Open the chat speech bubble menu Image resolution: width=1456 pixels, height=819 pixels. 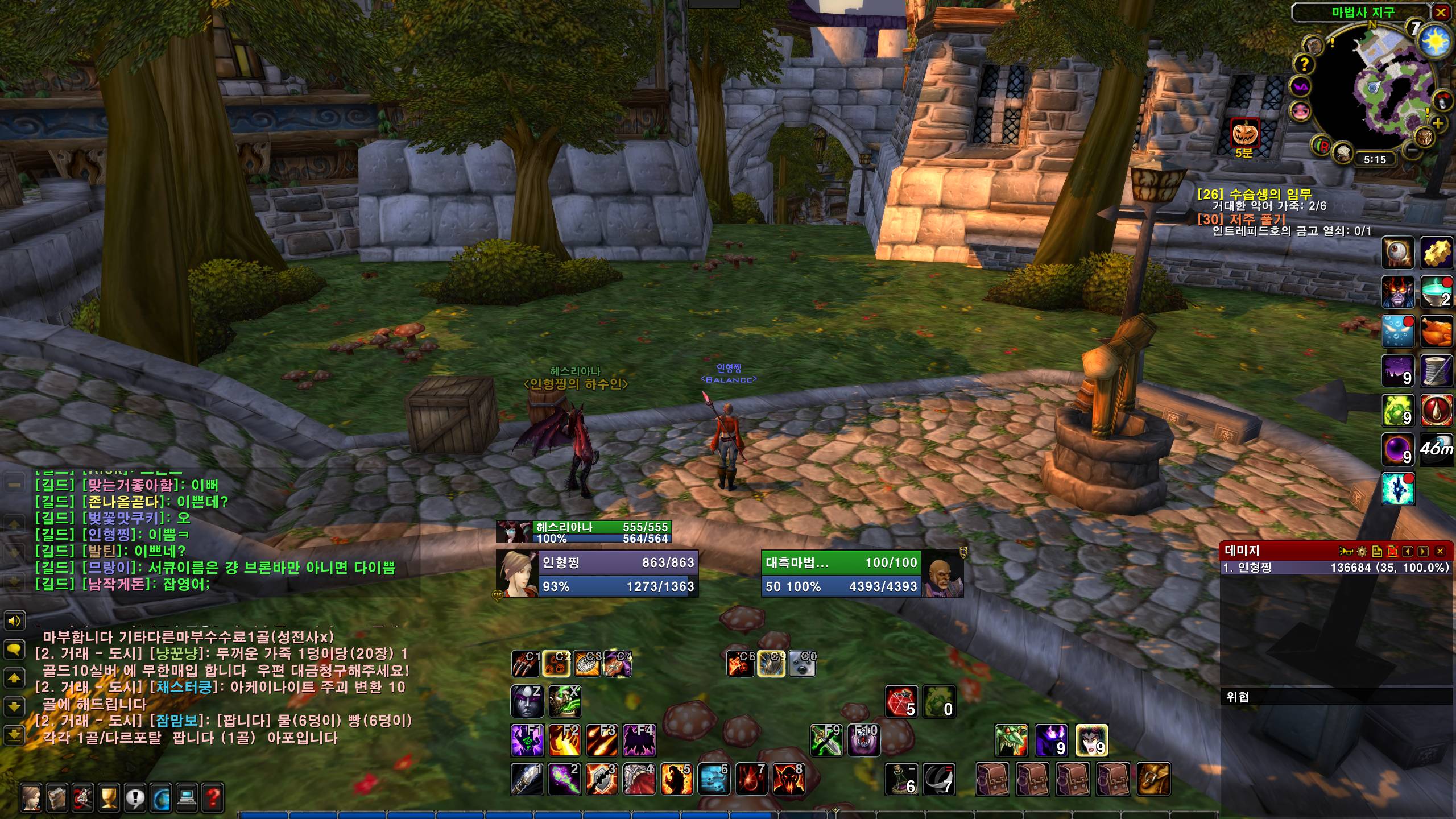click(14, 648)
